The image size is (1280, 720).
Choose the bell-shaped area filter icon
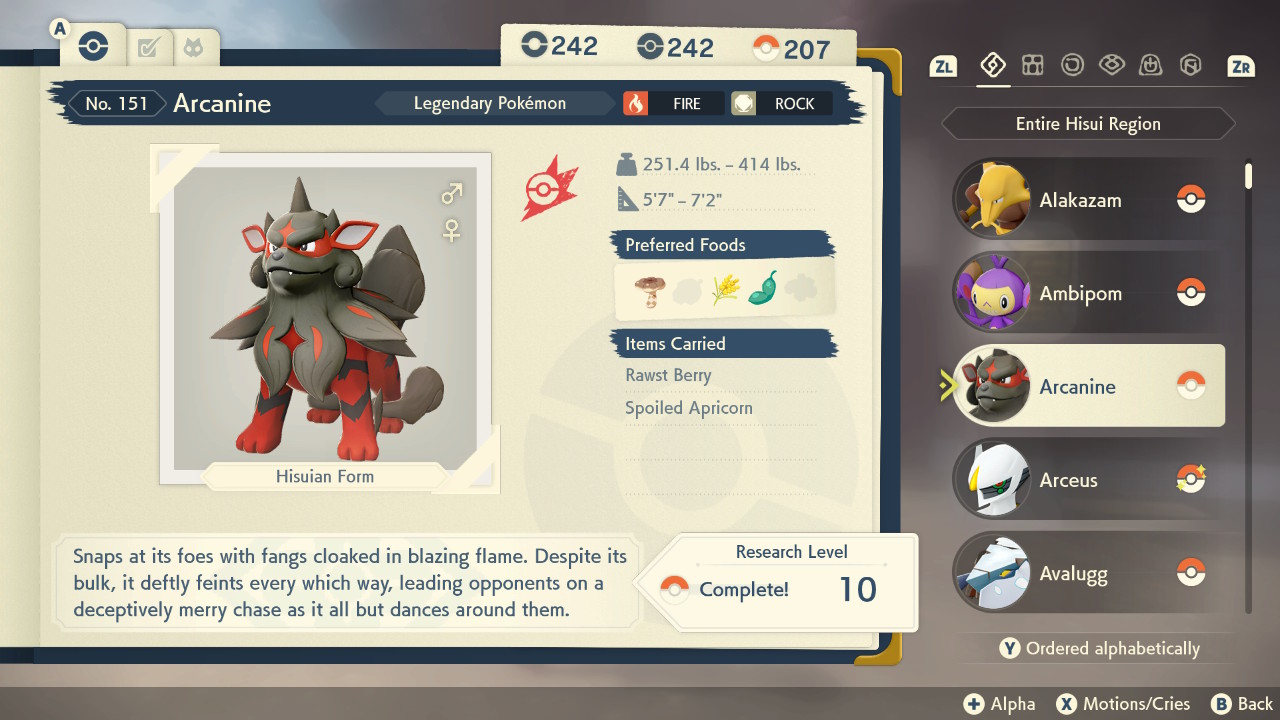point(1151,66)
